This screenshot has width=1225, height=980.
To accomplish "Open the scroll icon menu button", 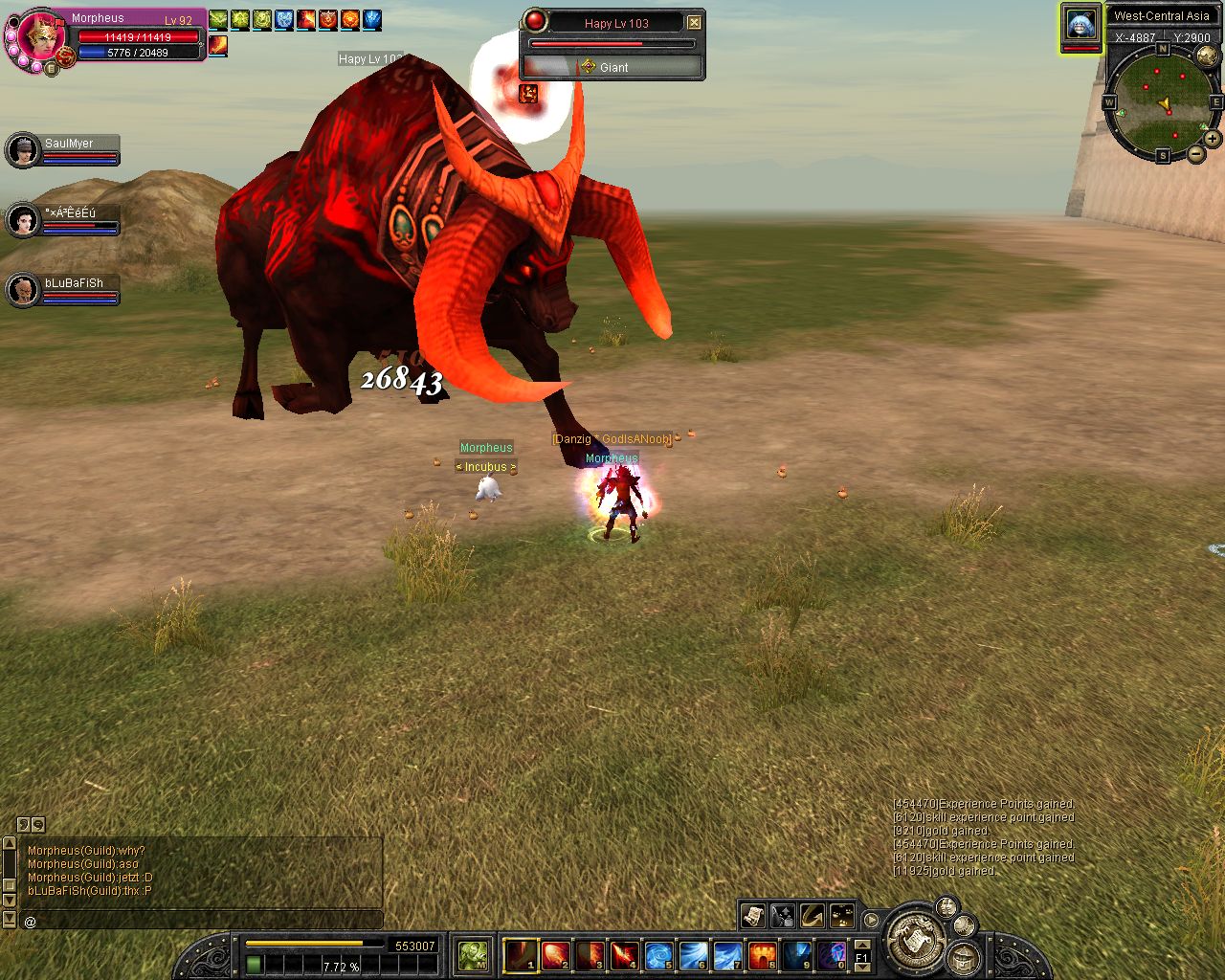I will 753,916.
